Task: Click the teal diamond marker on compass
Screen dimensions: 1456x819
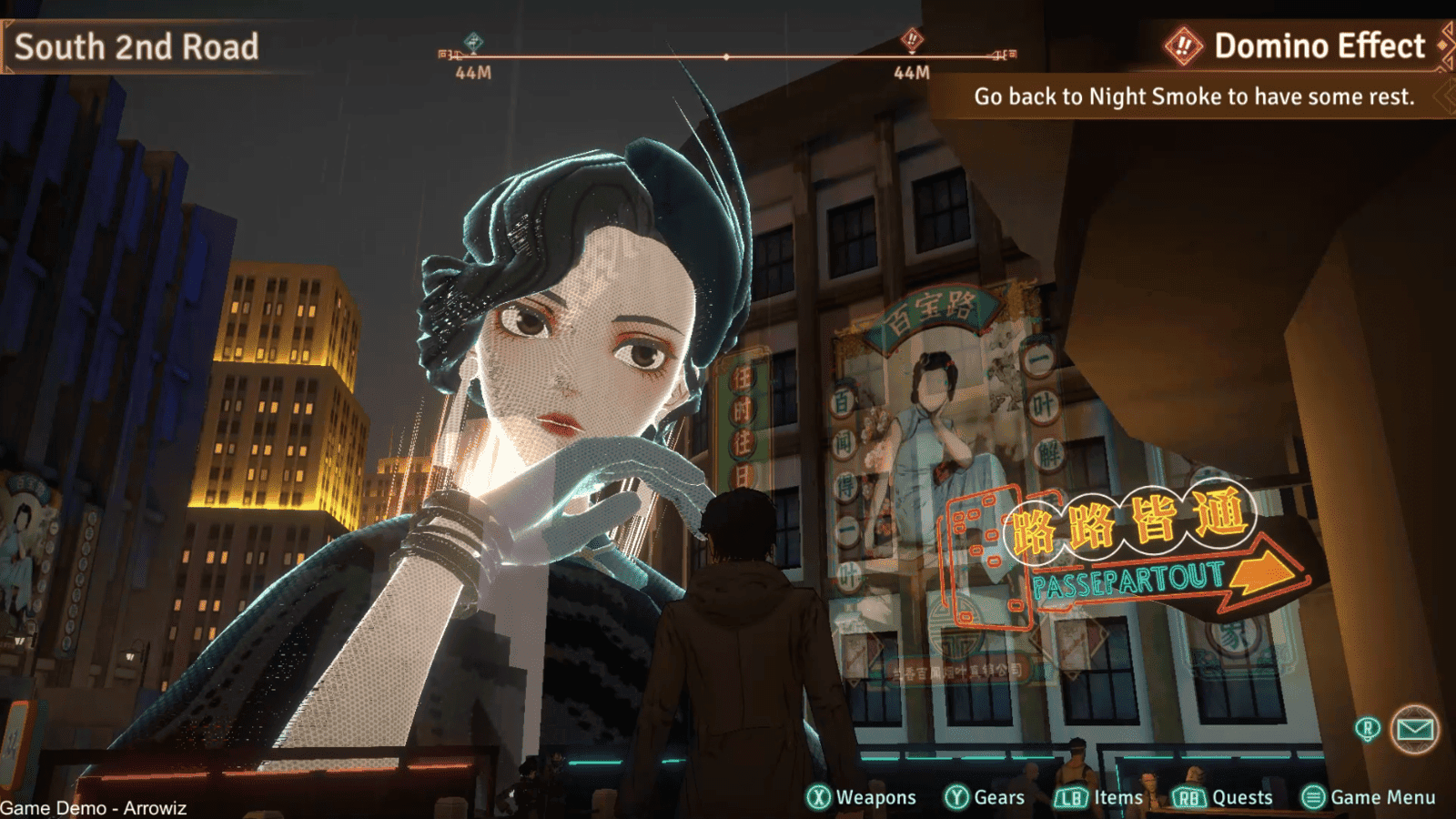Action: pyautogui.click(x=473, y=42)
